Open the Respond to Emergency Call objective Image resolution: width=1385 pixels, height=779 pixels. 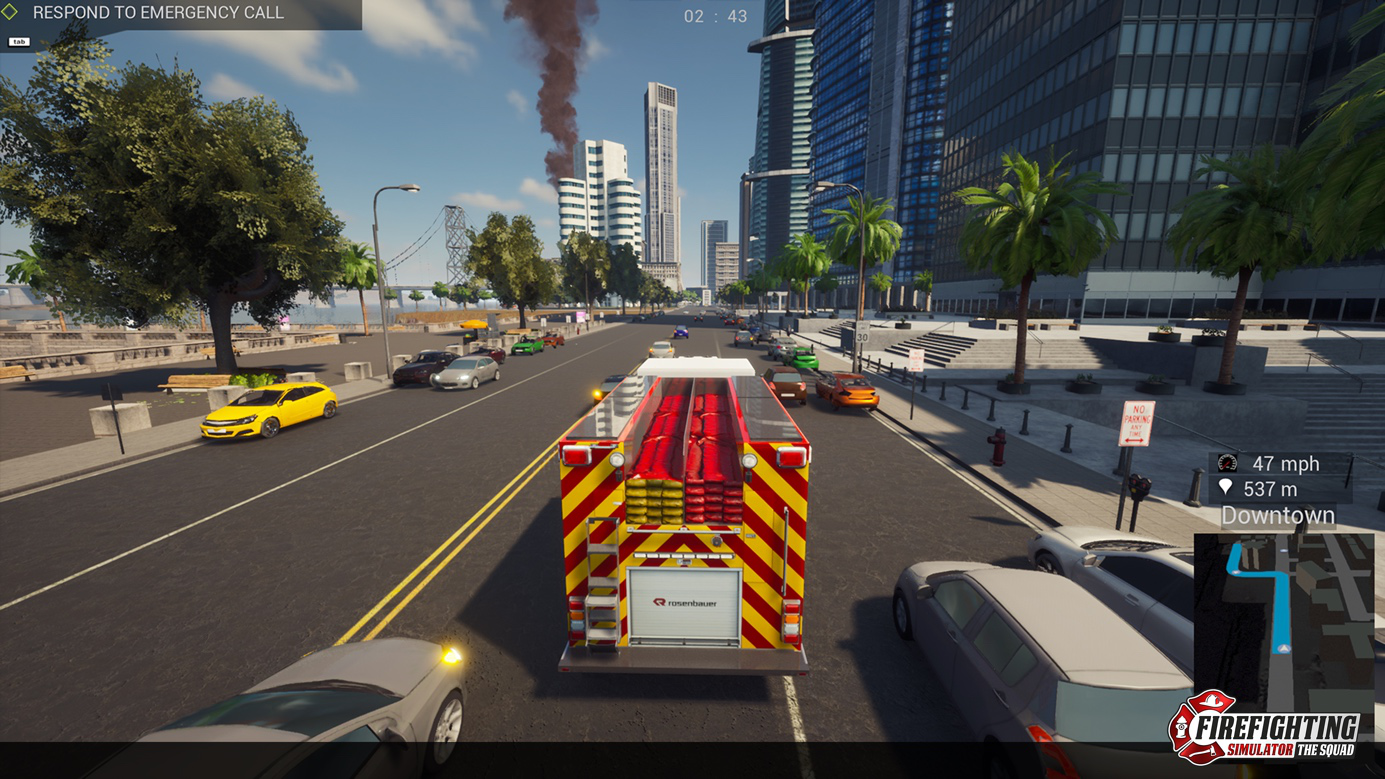(x=158, y=13)
